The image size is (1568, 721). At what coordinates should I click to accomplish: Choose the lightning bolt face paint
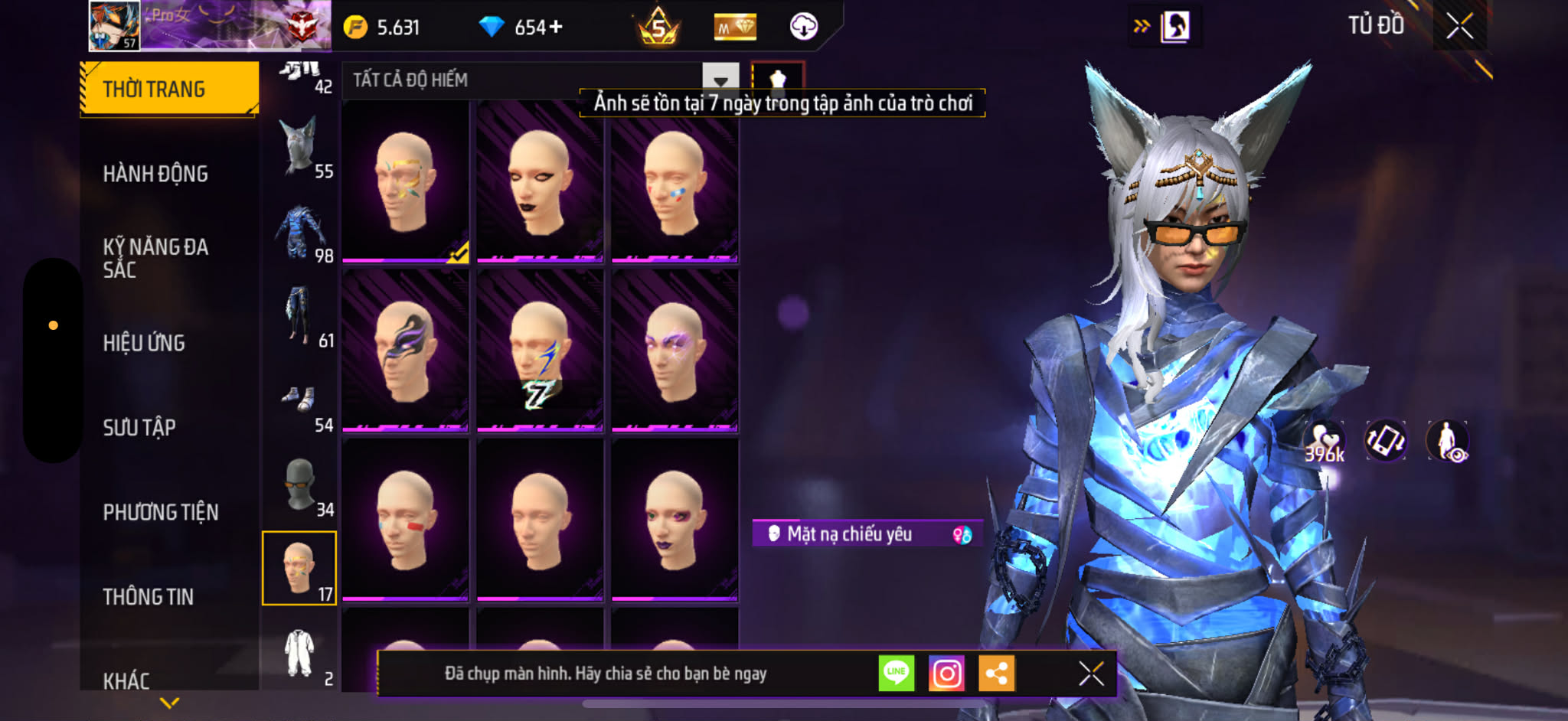(x=540, y=351)
